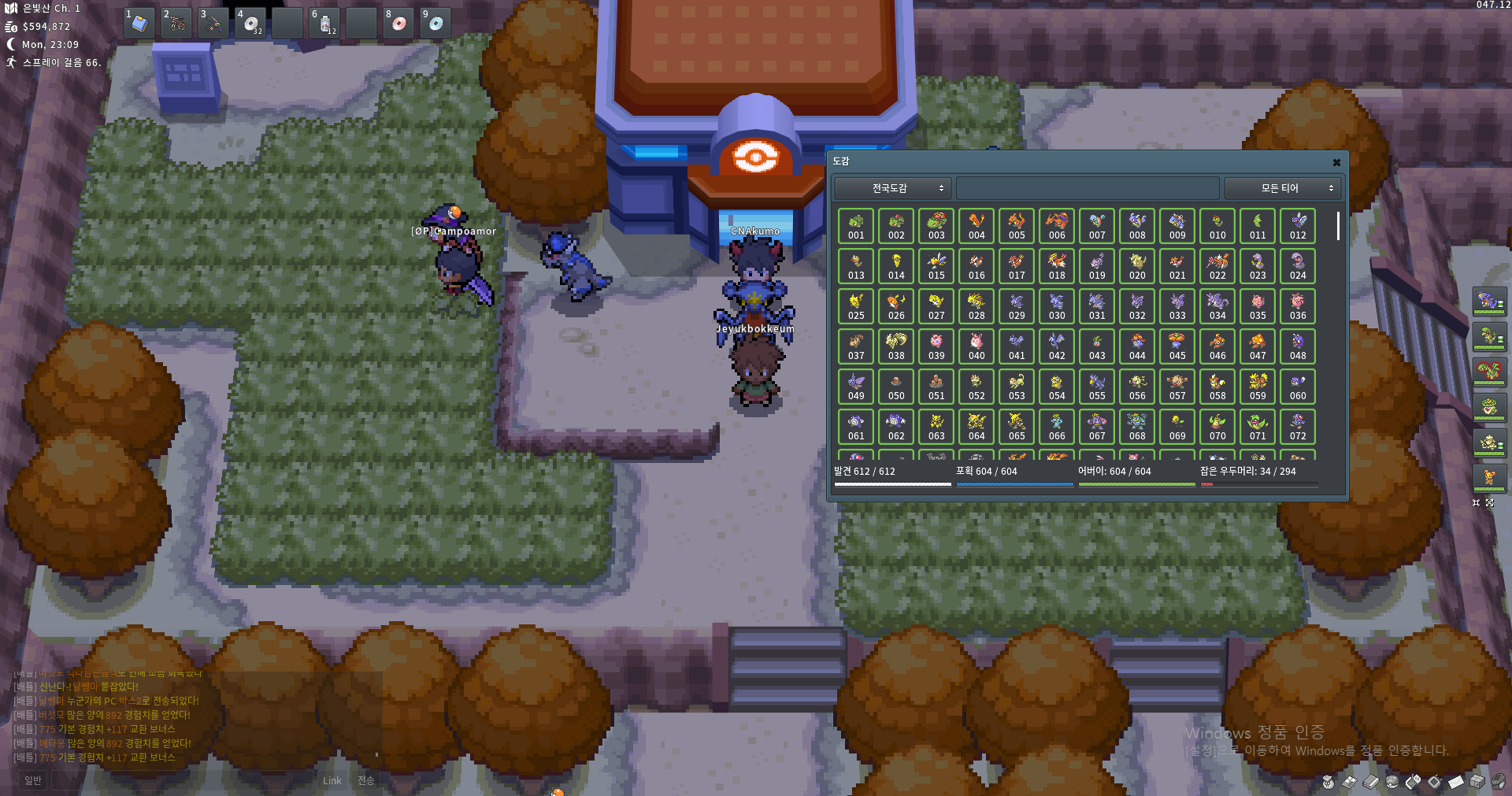Viewport: 1512px width, 796px height.
Task: Switch to the 일반 chat channel tab
Action: pyautogui.click(x=32, y=780)
